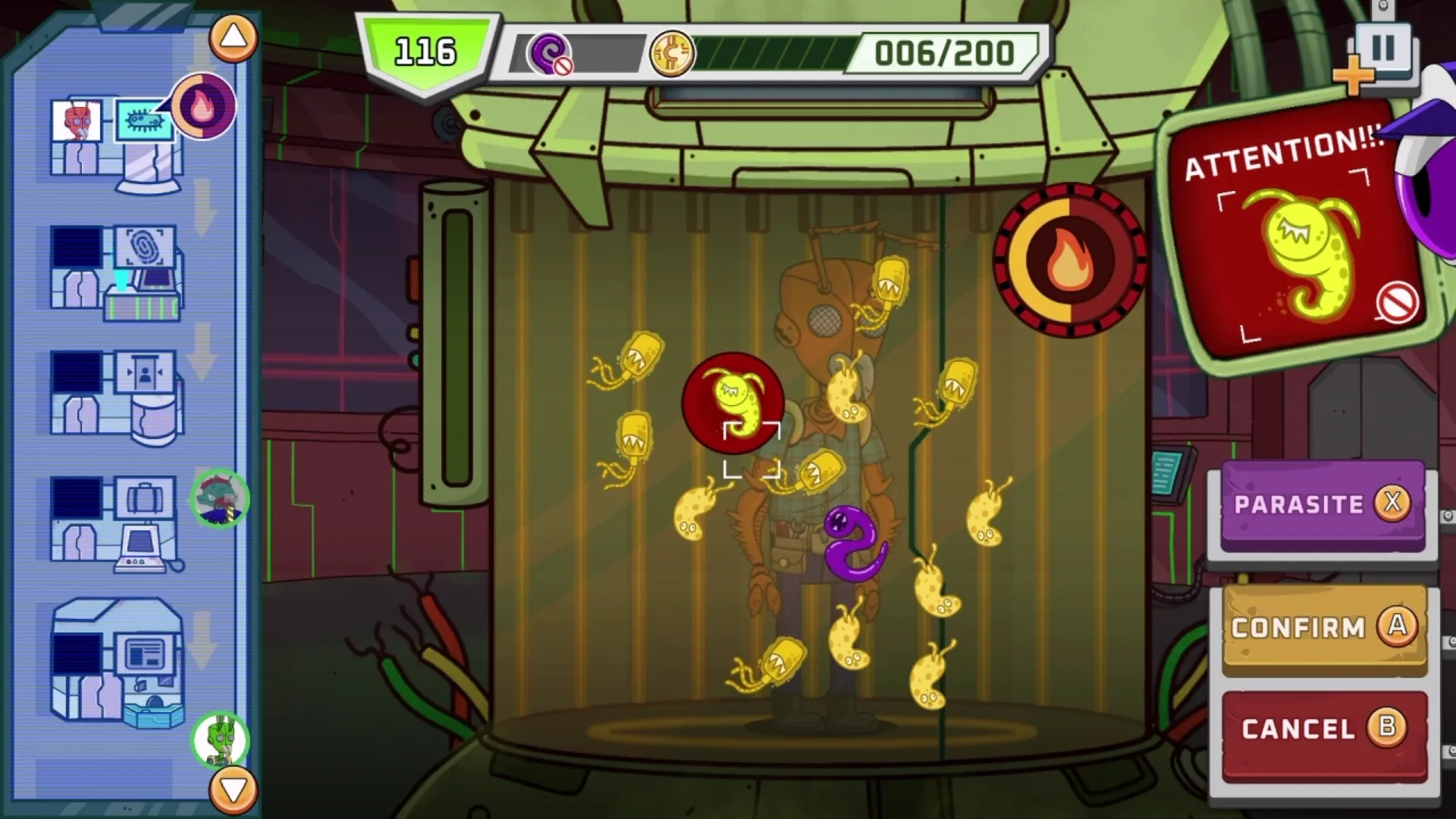Click the prohibition symbol on the ATTENTION card

pyautogui.click(x=1398, y=301)
